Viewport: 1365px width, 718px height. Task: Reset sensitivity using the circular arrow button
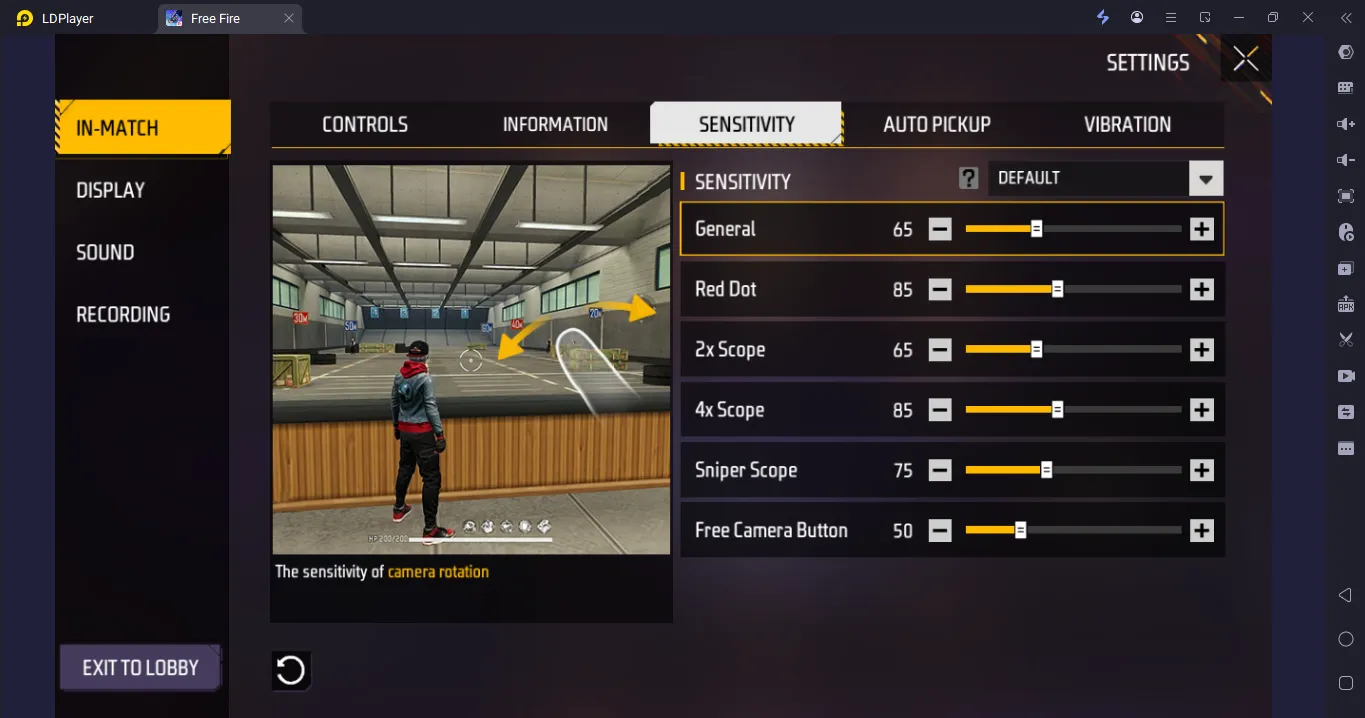(291, 670)
